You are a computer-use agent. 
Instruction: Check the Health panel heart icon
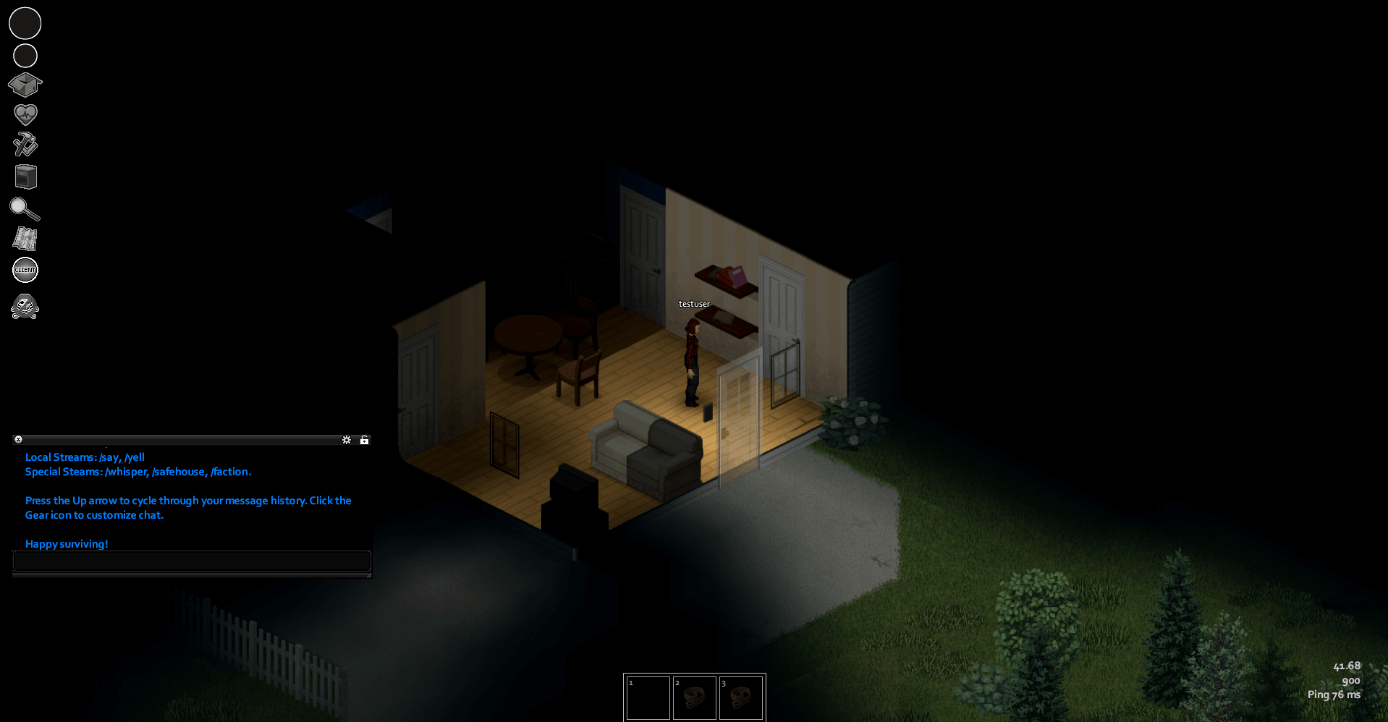(x=25, y=113)
